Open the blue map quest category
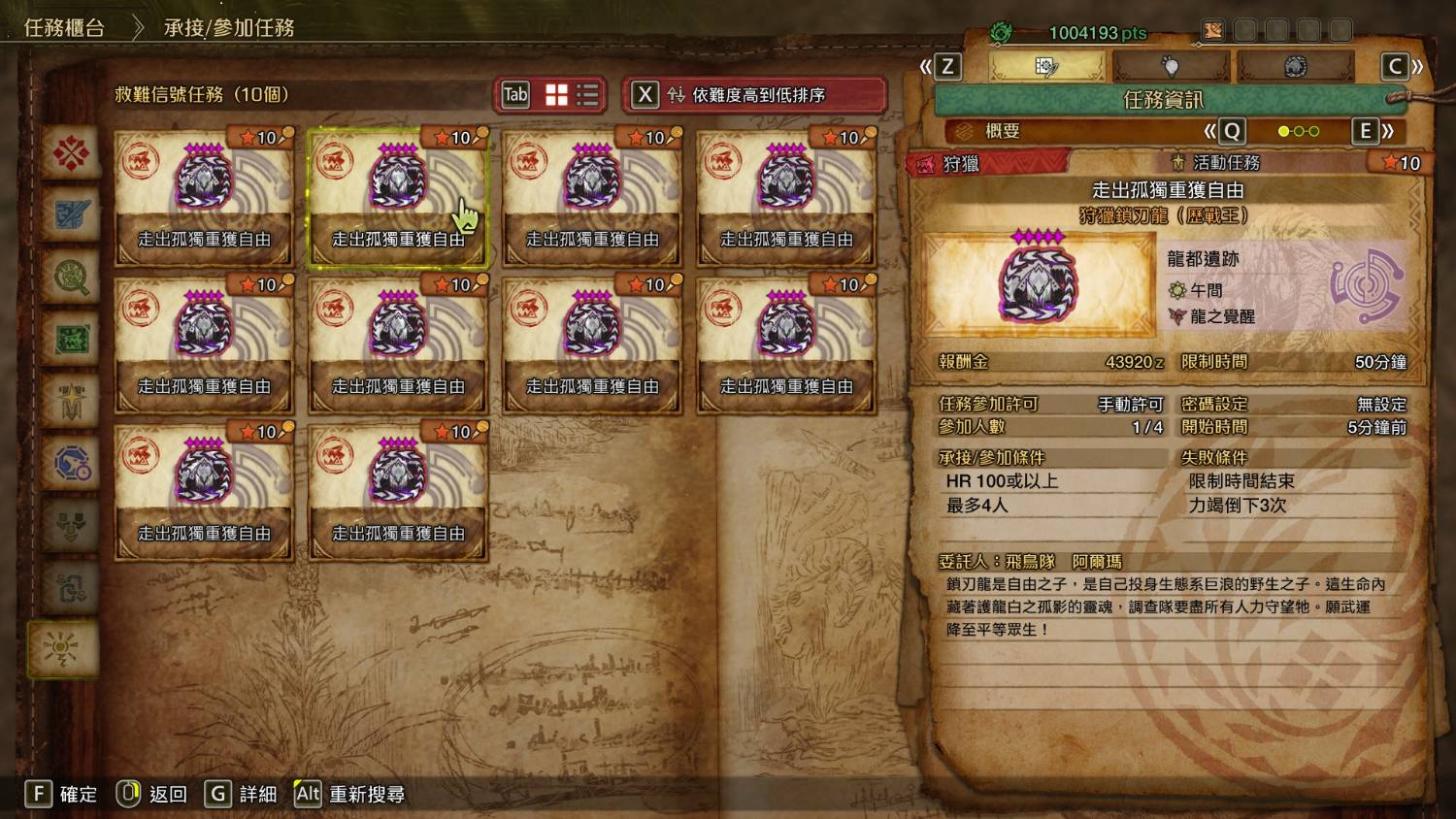1456x819 pixels. click(x=71, y=214)
